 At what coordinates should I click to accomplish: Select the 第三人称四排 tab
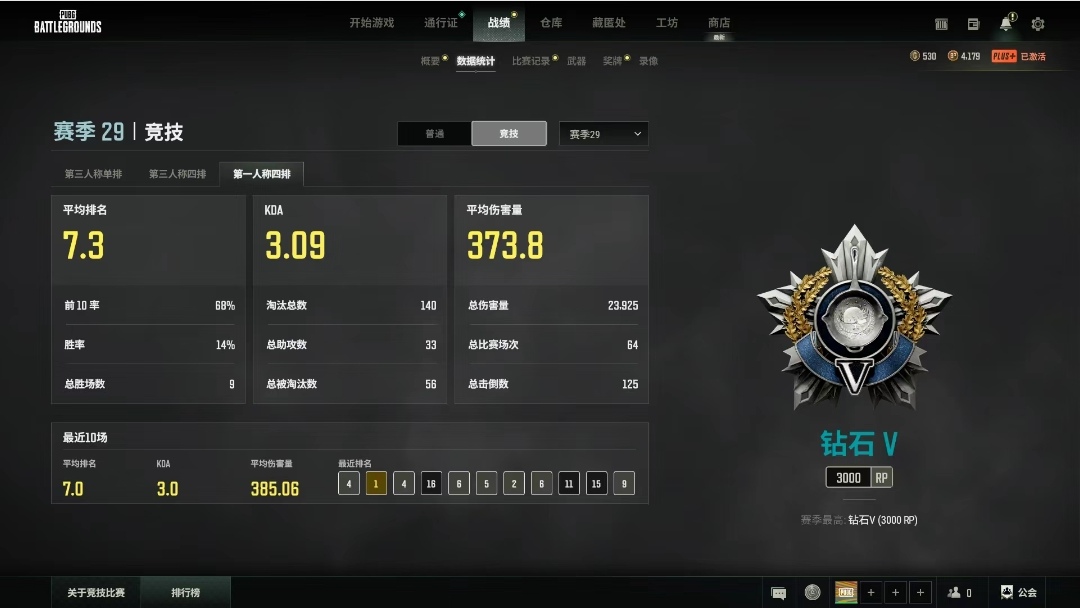(177, 174)
